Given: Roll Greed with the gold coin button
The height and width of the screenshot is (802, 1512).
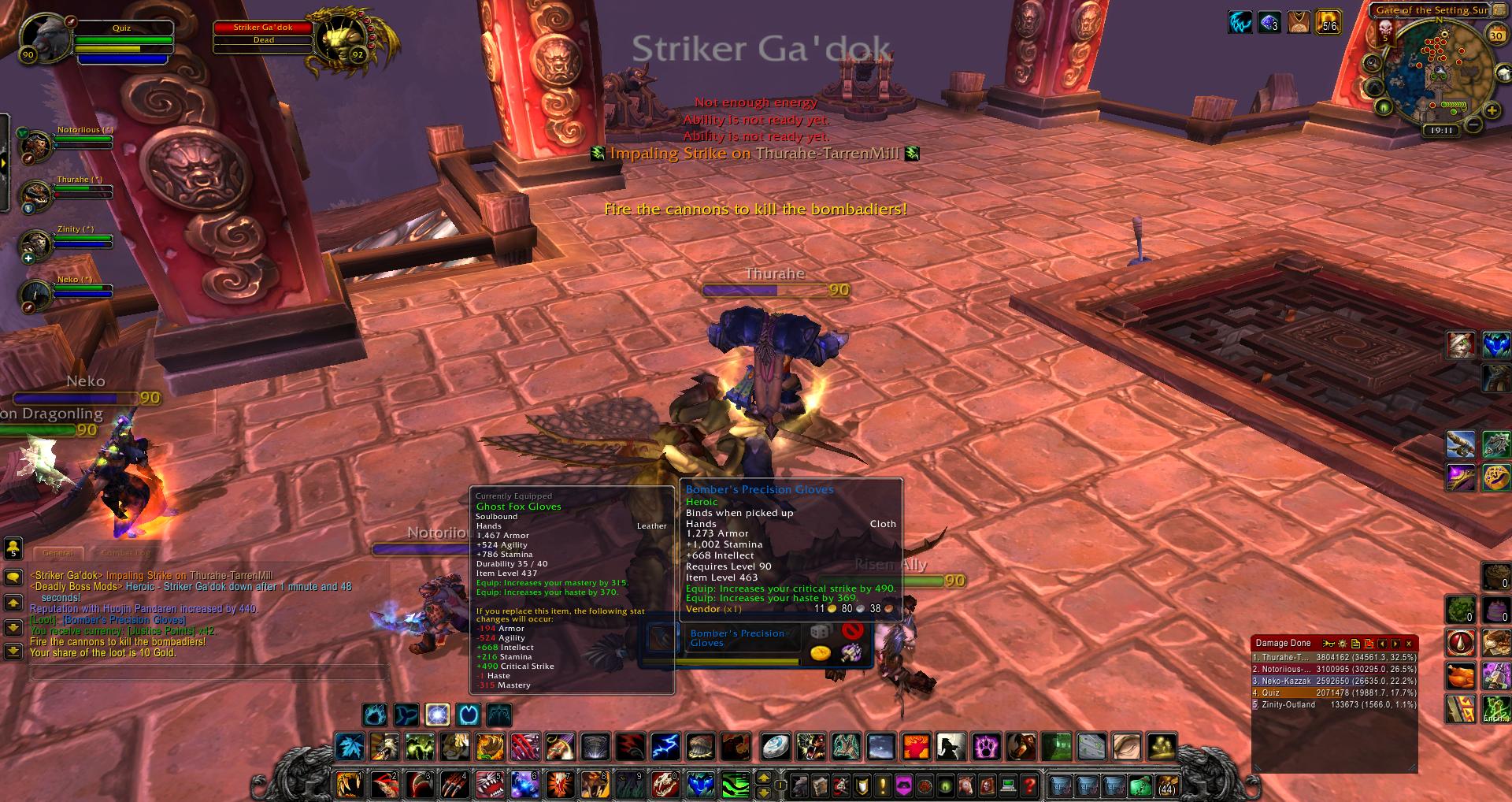Looking at the screenshot, I should point(821,653).
